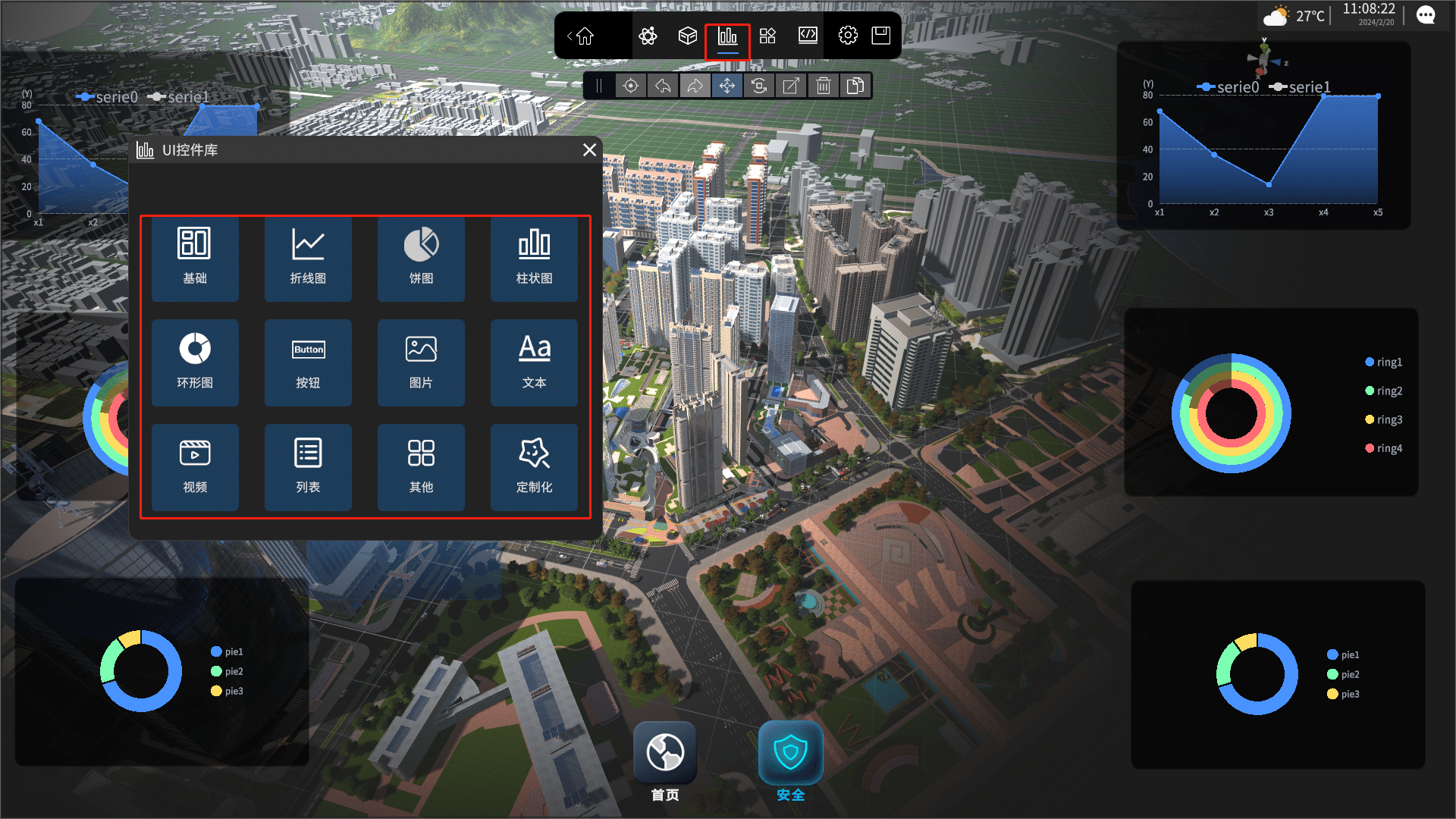This screenshot has height=819, width=1456.
Task: Choose the 折线图 line chart widget
Action: (308, 258)
